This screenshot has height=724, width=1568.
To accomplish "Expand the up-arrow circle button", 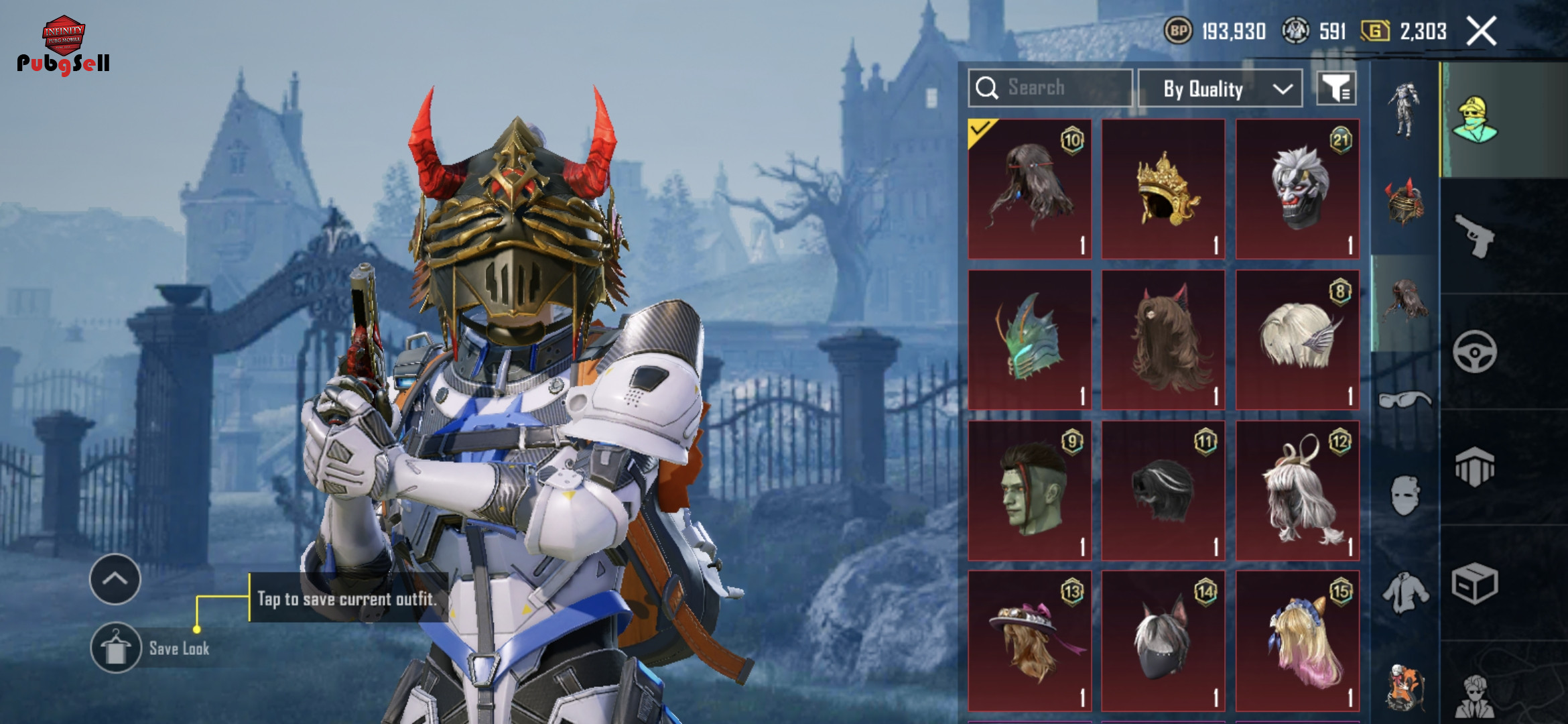I will point(115,579).
